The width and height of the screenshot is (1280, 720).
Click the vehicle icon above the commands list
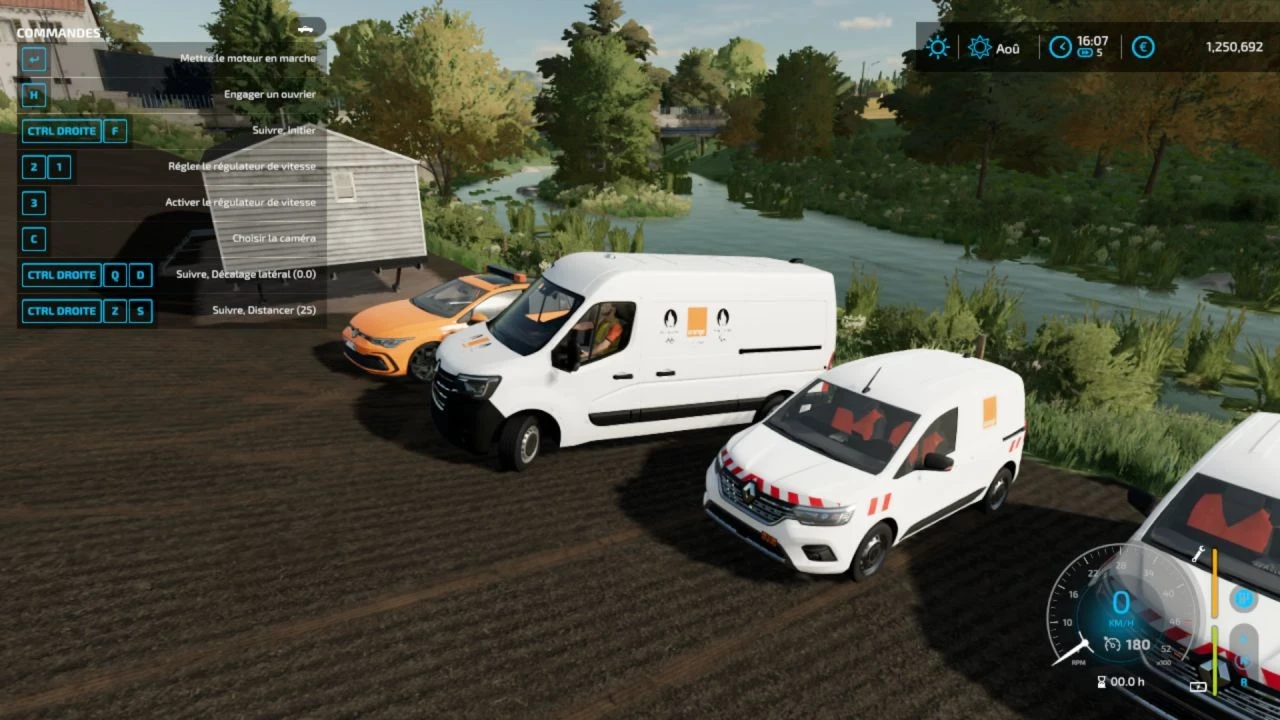click(x=307, y=27)
